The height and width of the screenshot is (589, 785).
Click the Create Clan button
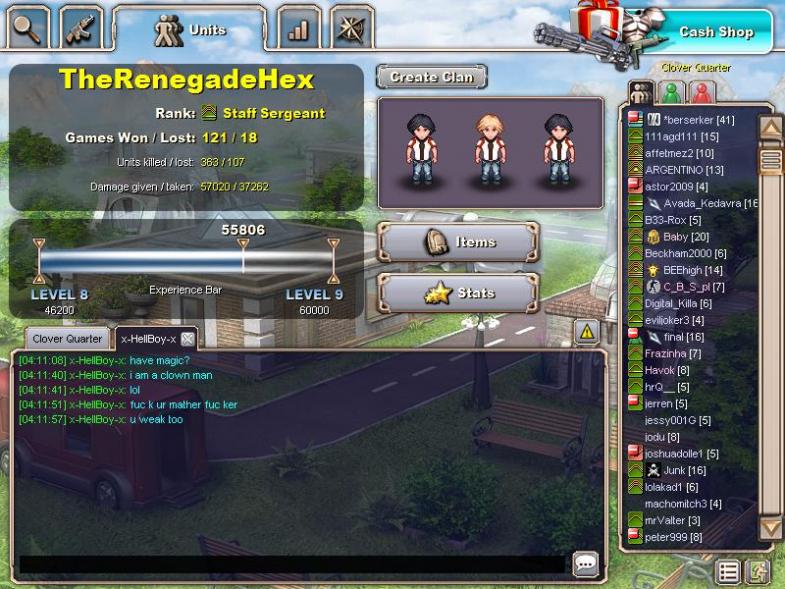pos(431,77)
